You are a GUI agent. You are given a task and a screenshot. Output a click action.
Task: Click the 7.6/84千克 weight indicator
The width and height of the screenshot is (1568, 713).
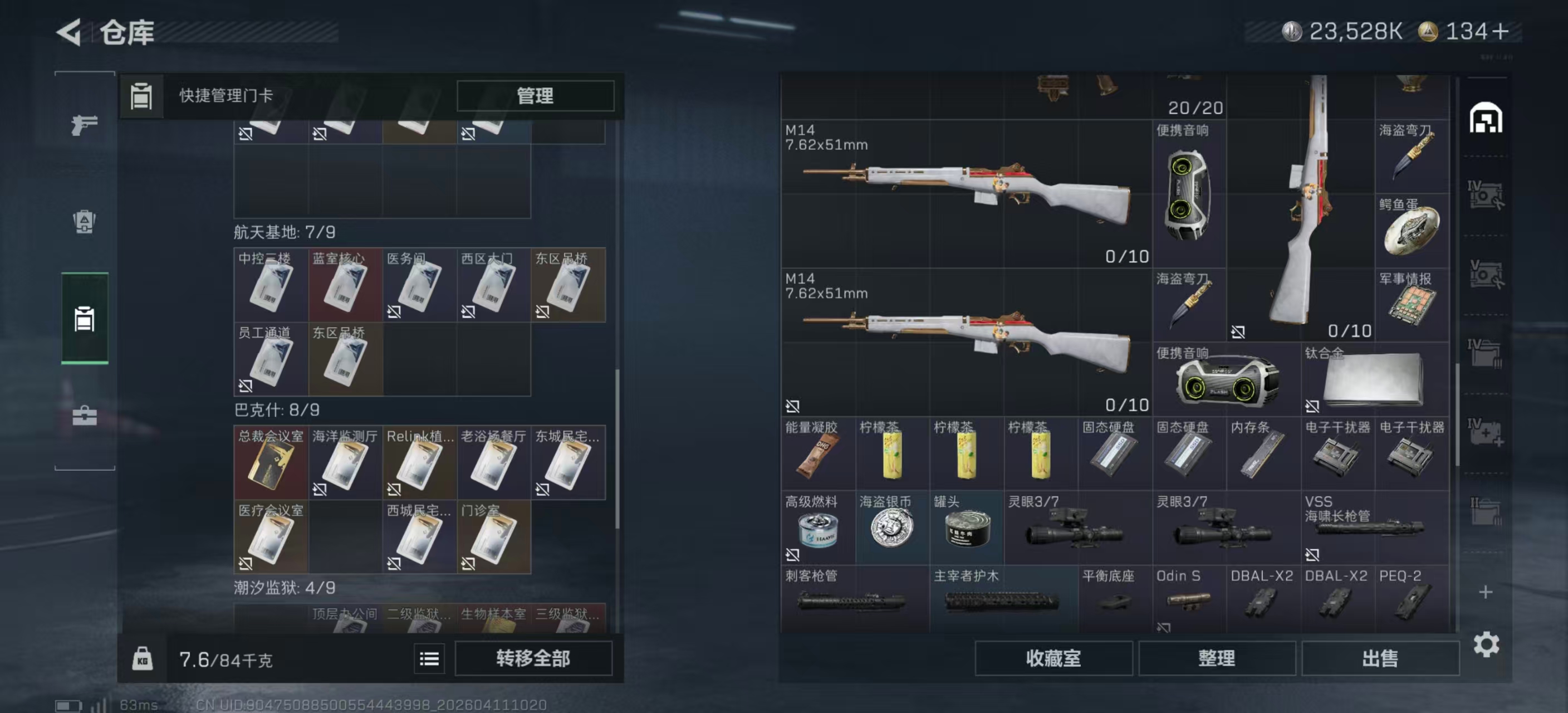pos(225,659)
